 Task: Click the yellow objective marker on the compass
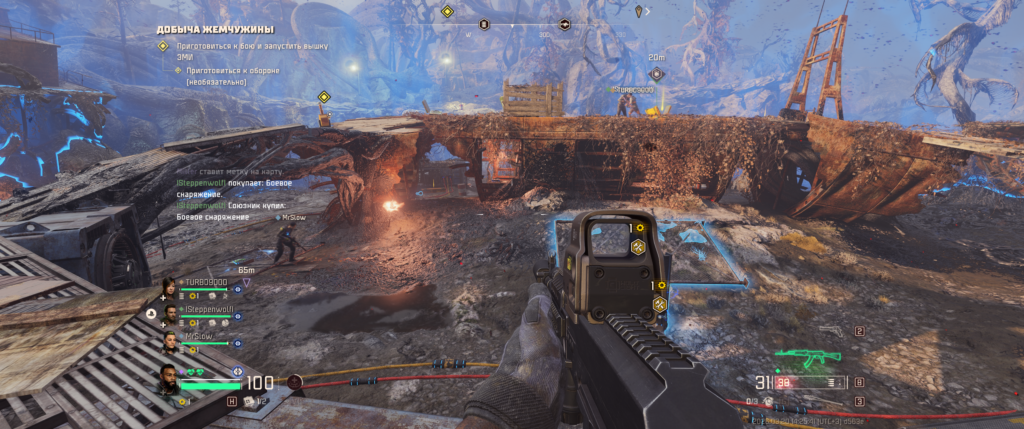[447, 13]
